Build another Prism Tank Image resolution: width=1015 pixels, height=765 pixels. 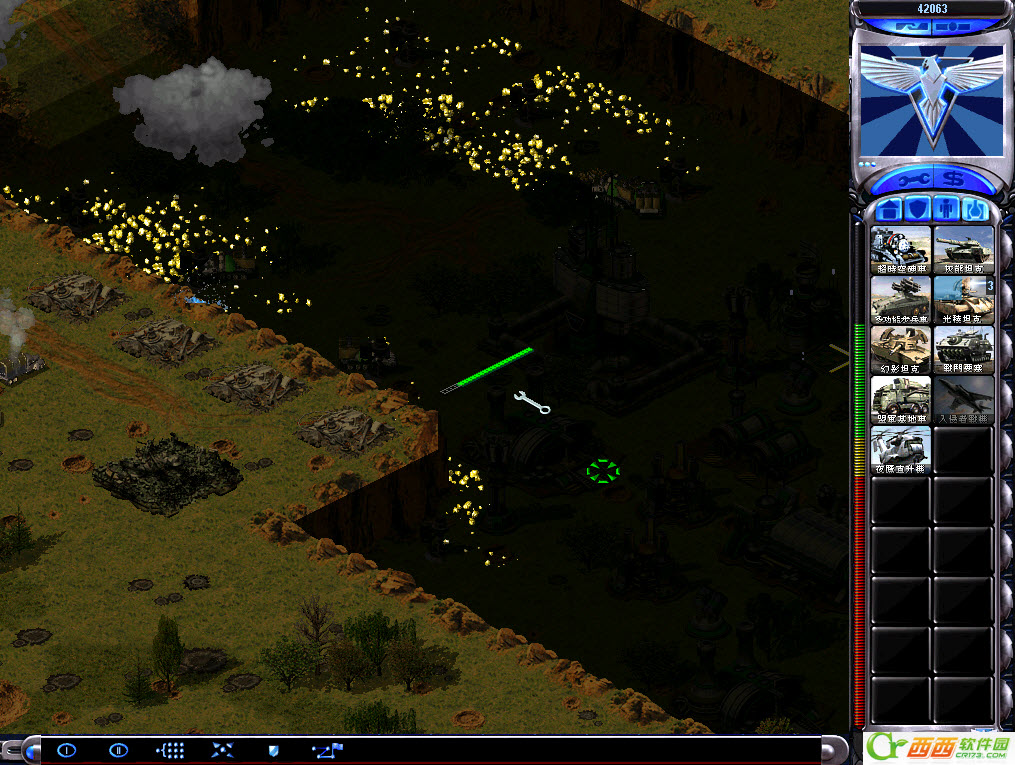click(963, 299)
